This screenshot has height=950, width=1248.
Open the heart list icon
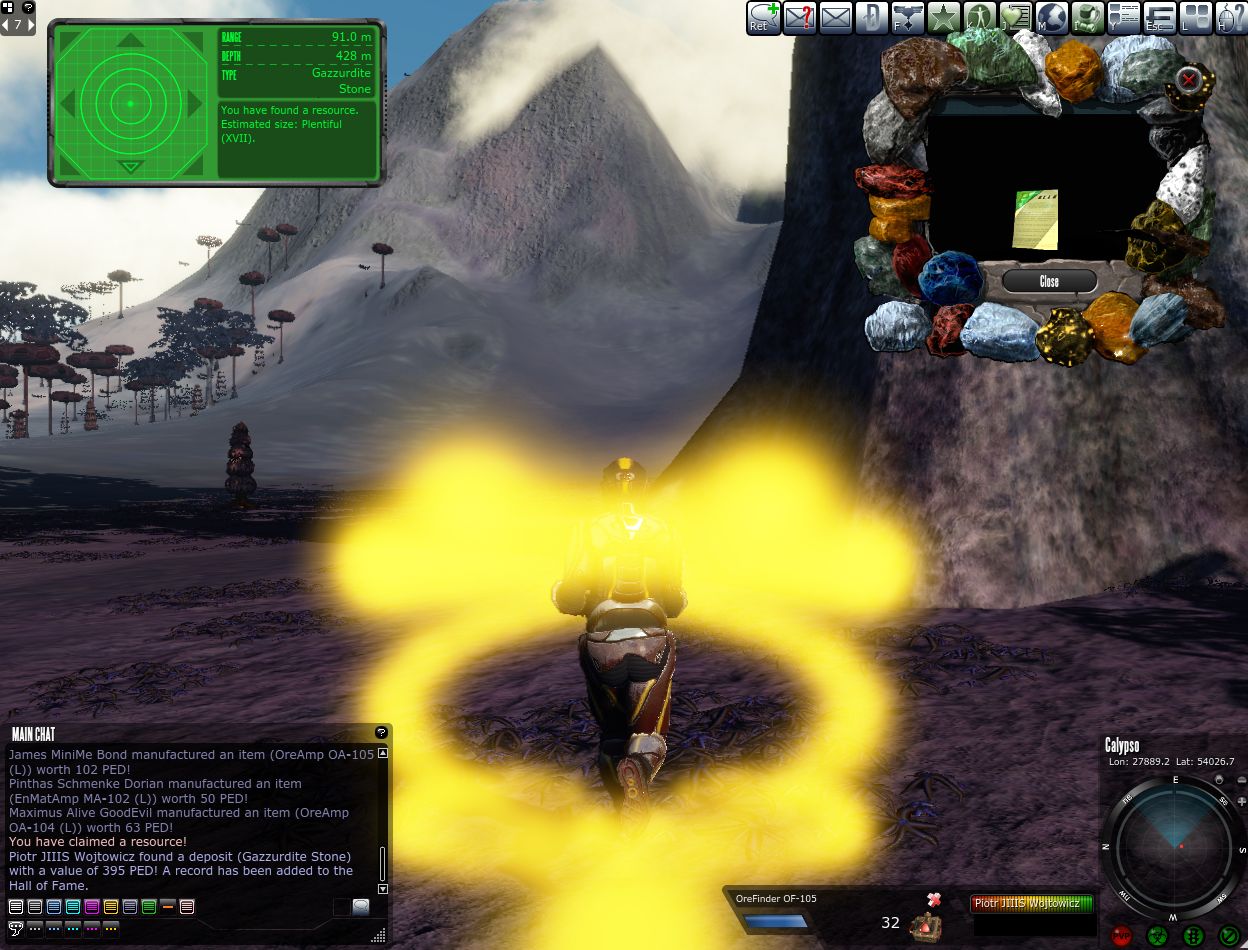(x=1016, y=17)
